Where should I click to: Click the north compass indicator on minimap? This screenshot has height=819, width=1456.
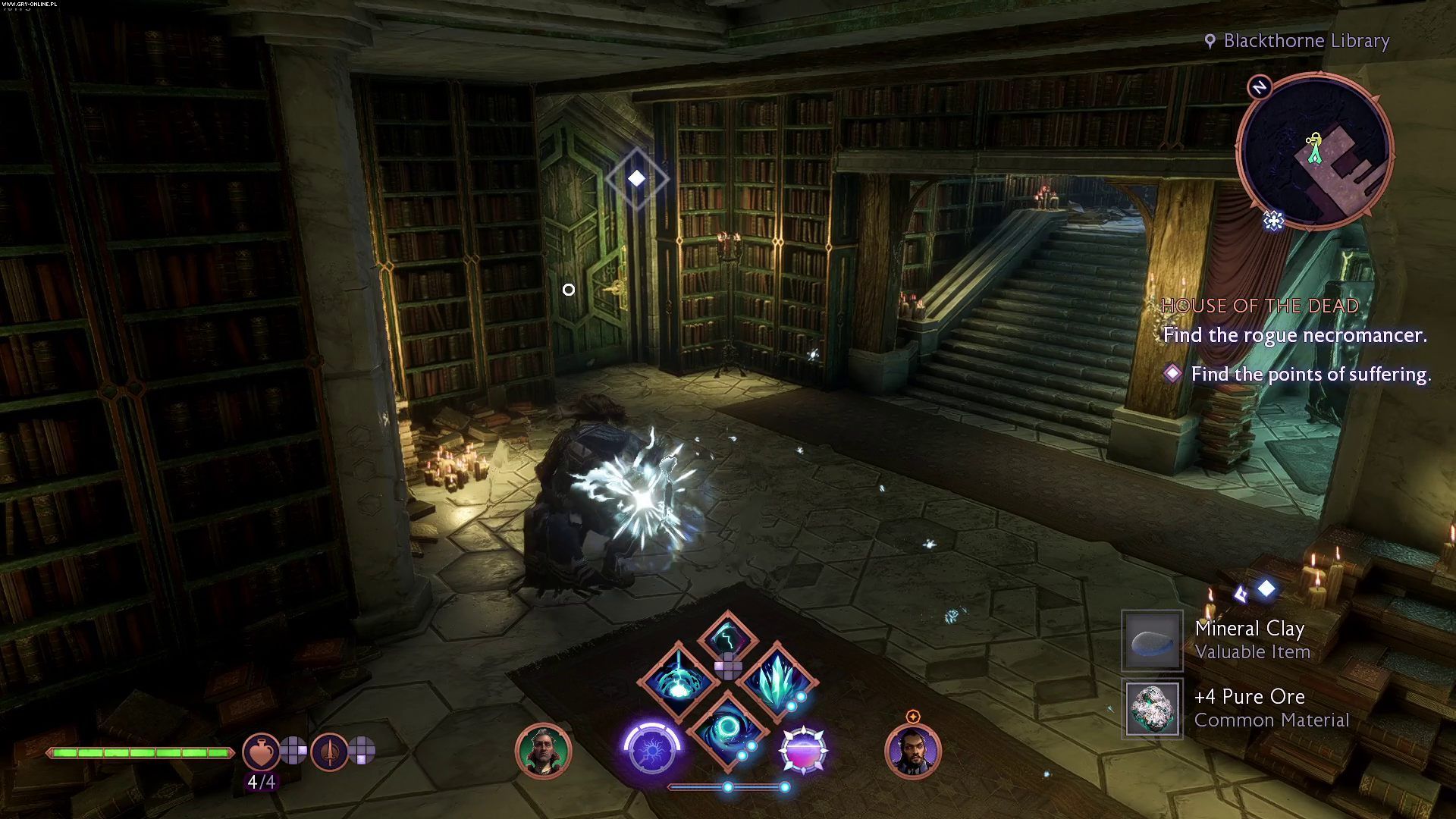1260,87
